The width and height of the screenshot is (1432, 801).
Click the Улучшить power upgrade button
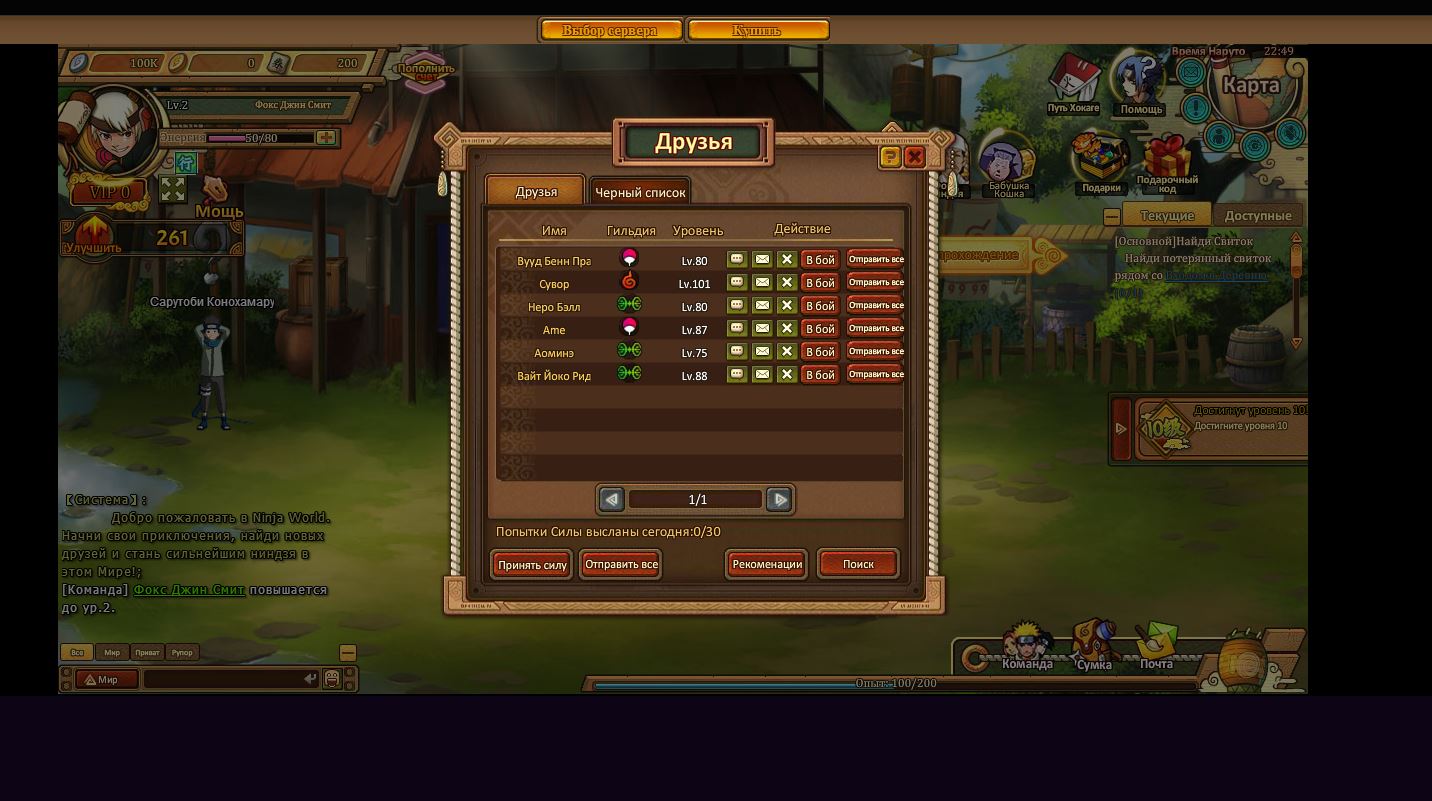pos(93,240)
